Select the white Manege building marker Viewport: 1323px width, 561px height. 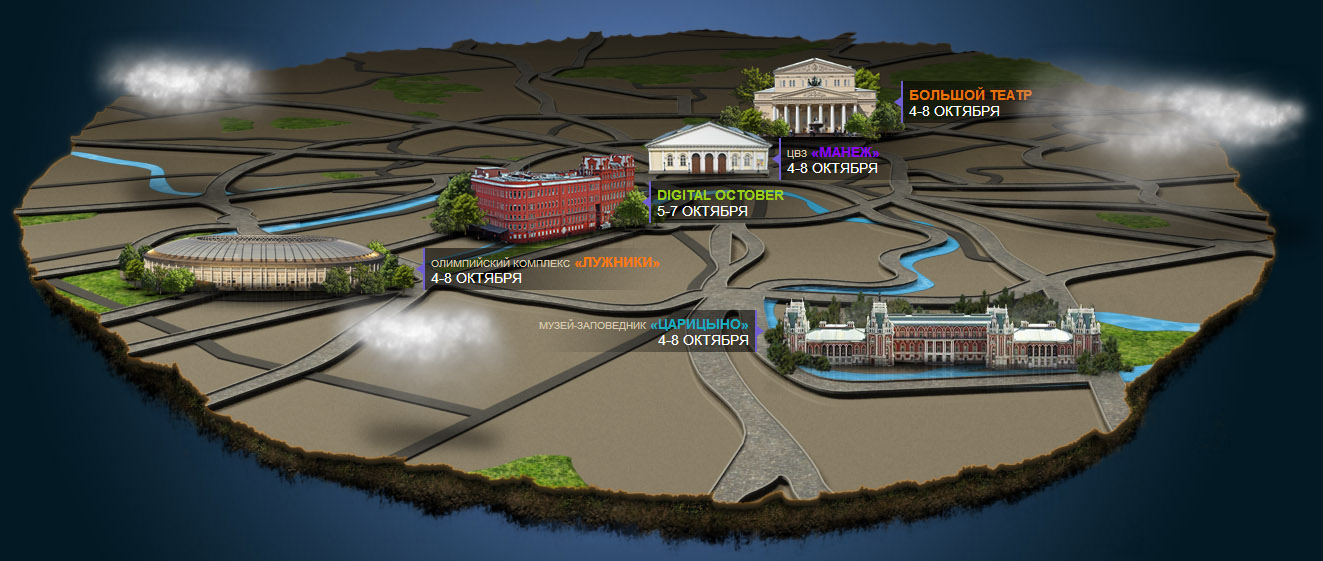[x=710, y=148]
